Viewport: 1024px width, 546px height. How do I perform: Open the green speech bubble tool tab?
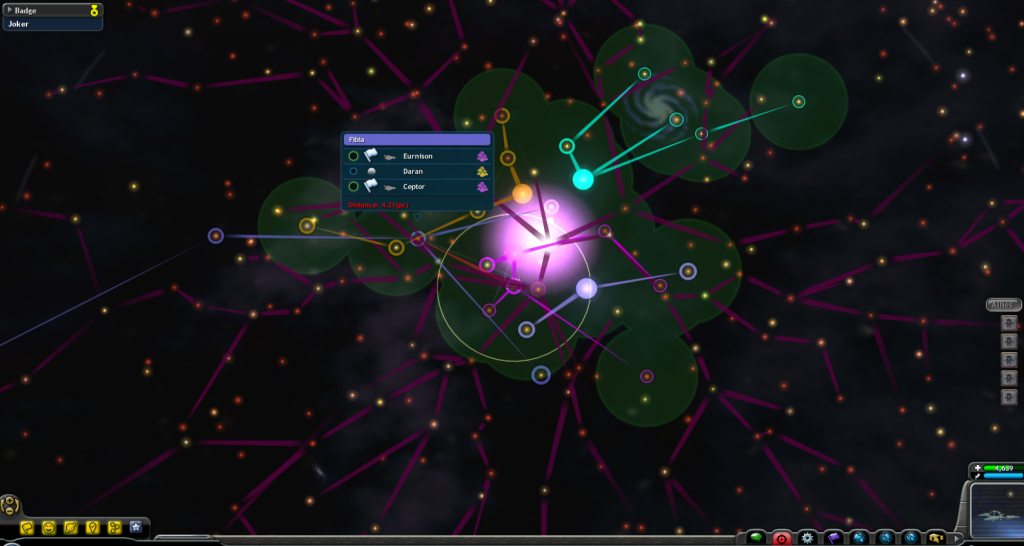pos(757,538)
